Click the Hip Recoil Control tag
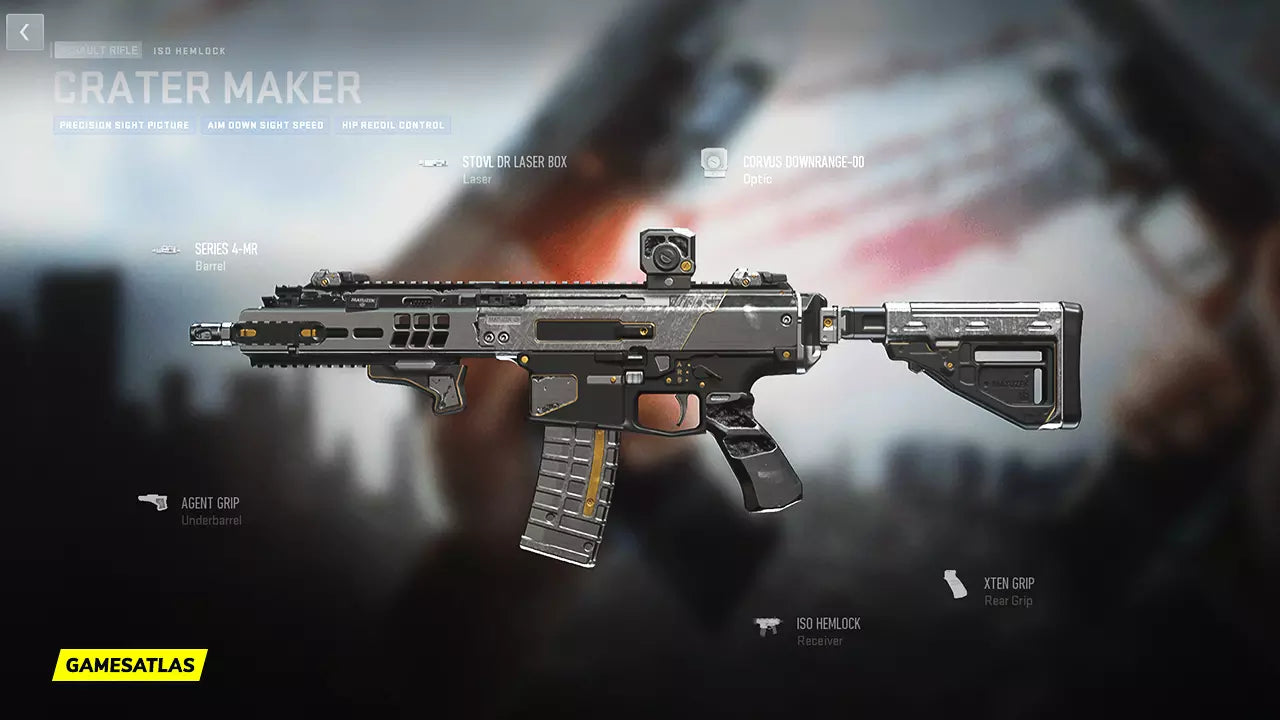 pos(393,126)
